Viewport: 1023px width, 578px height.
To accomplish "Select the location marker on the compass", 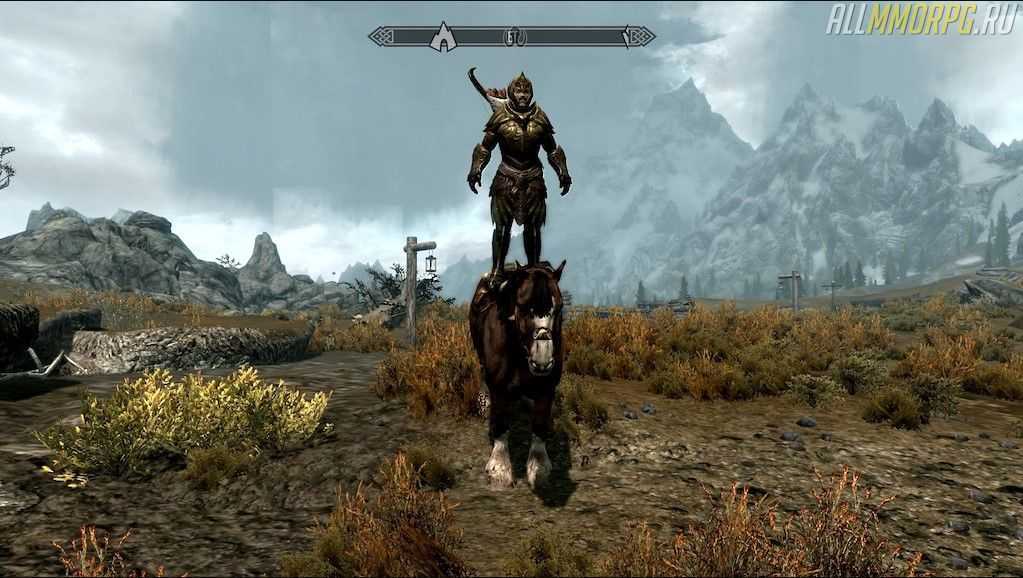I will pyautogui.click(x=442, y=37).
